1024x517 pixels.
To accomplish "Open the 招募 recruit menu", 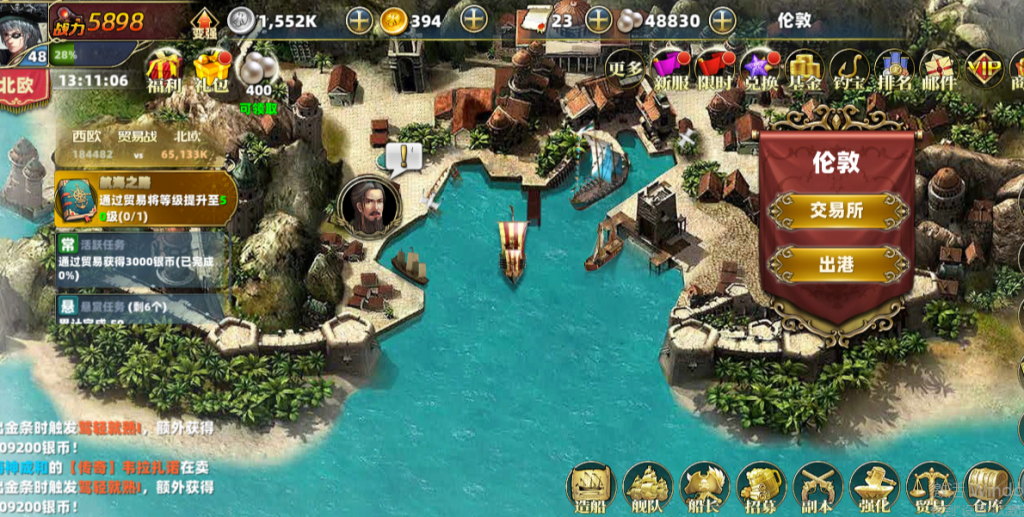I will pyautogui.click(x=760, y=487).
